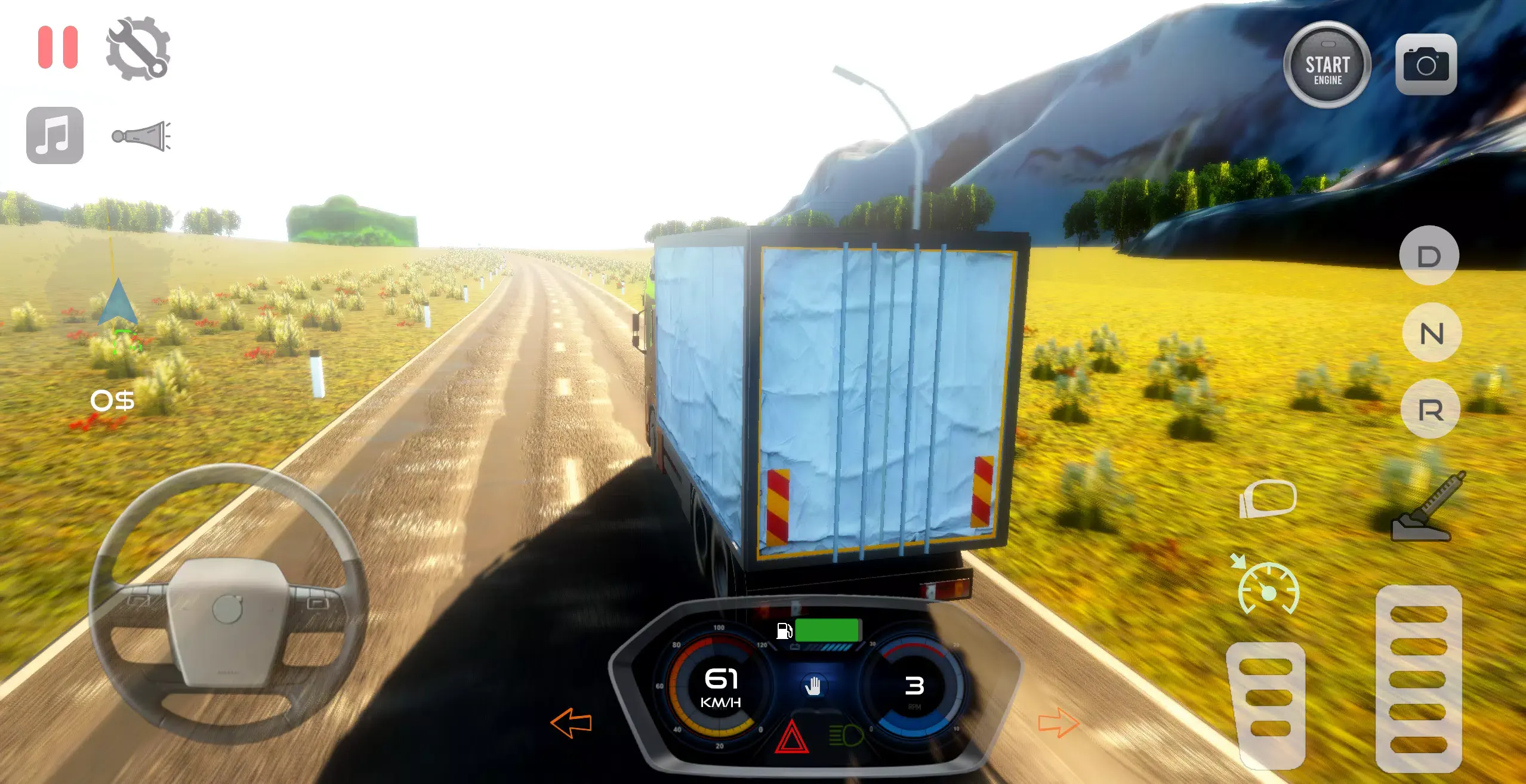Turn on the left turn signal arrow
Screen dimensions: 1526x784
[571, 723]
